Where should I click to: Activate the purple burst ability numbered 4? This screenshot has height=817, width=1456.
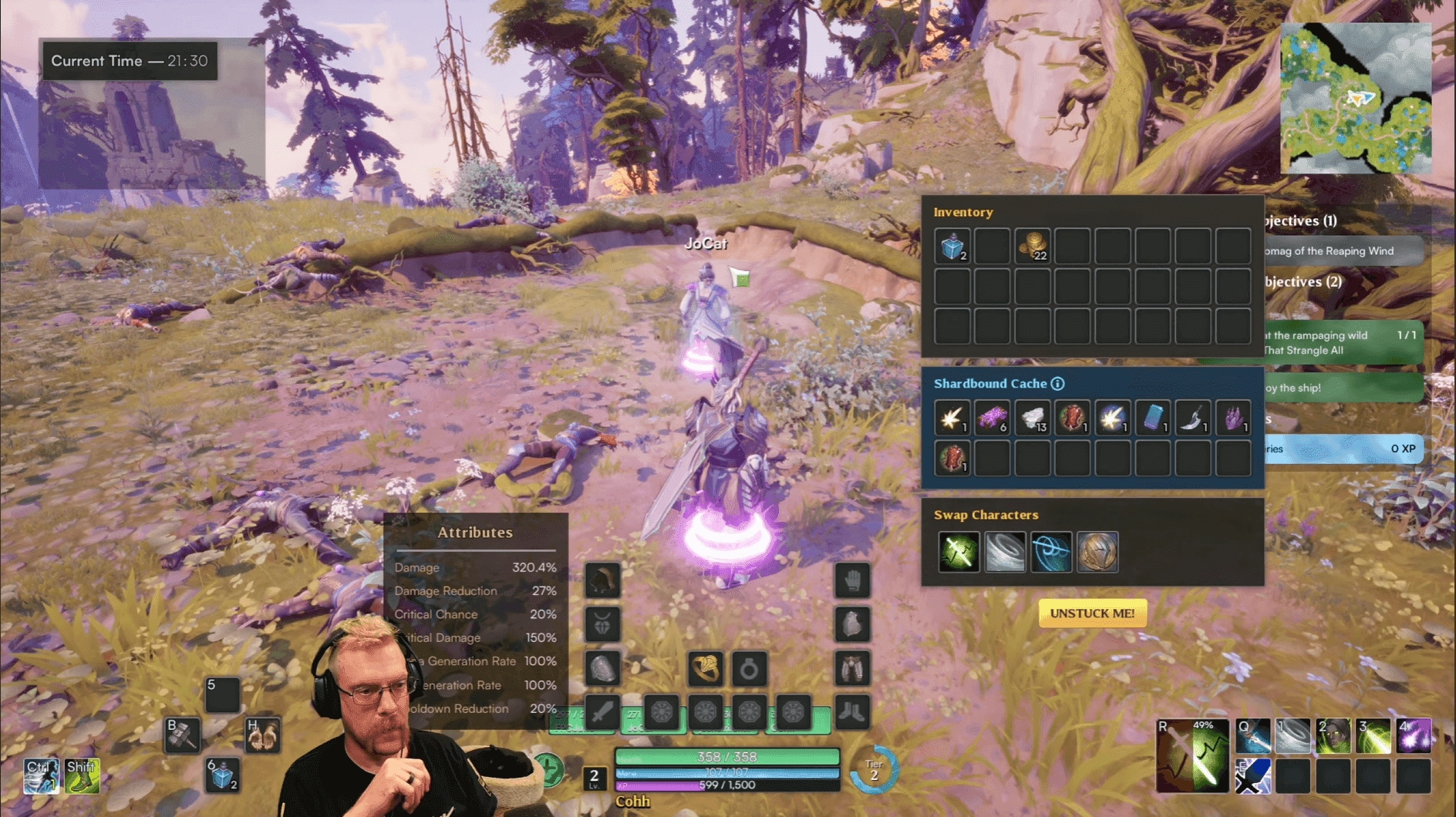coord(1414,736)
